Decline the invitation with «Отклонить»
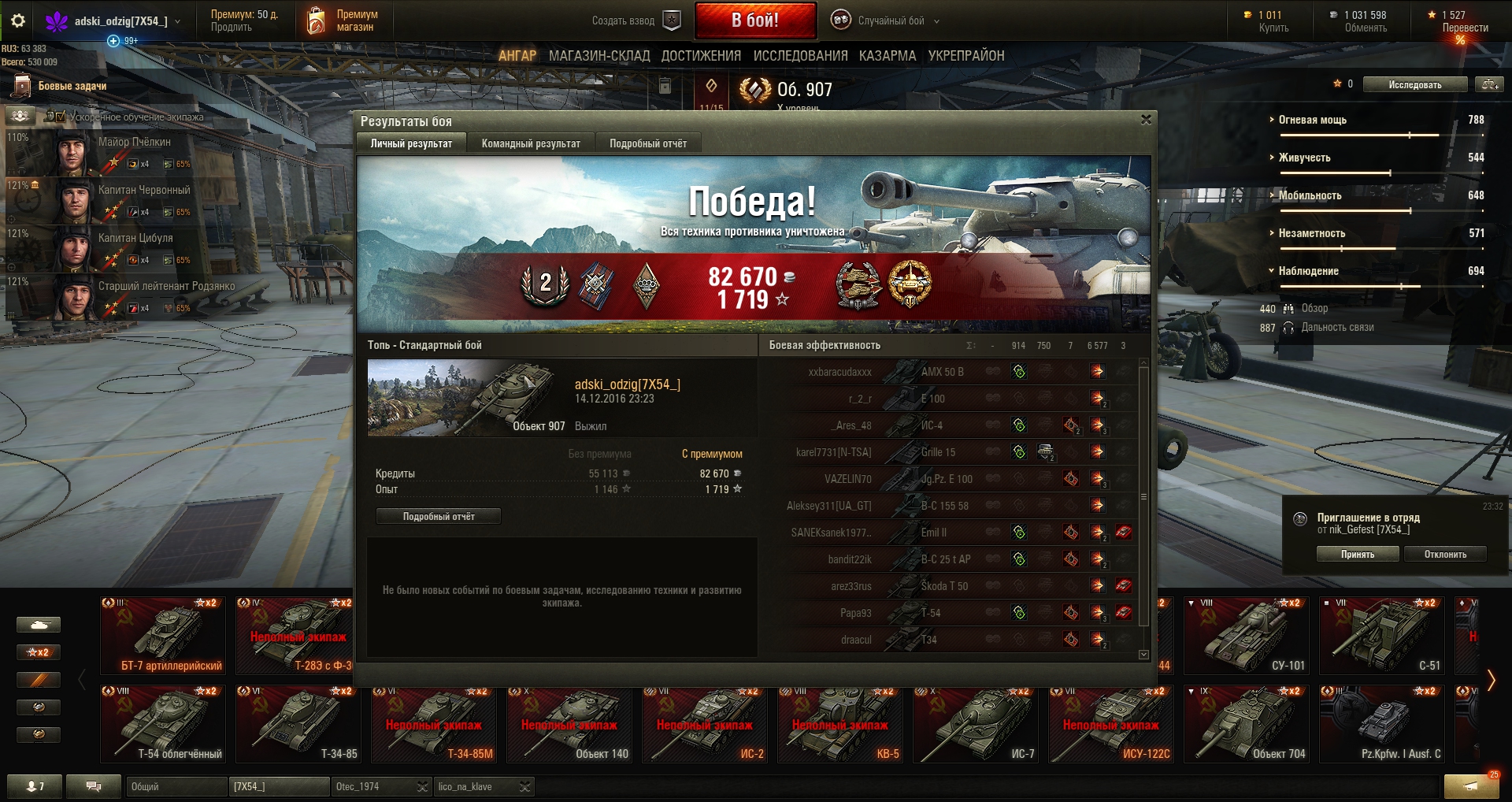The image size is (1512, 802). [x=1445, y=555]
